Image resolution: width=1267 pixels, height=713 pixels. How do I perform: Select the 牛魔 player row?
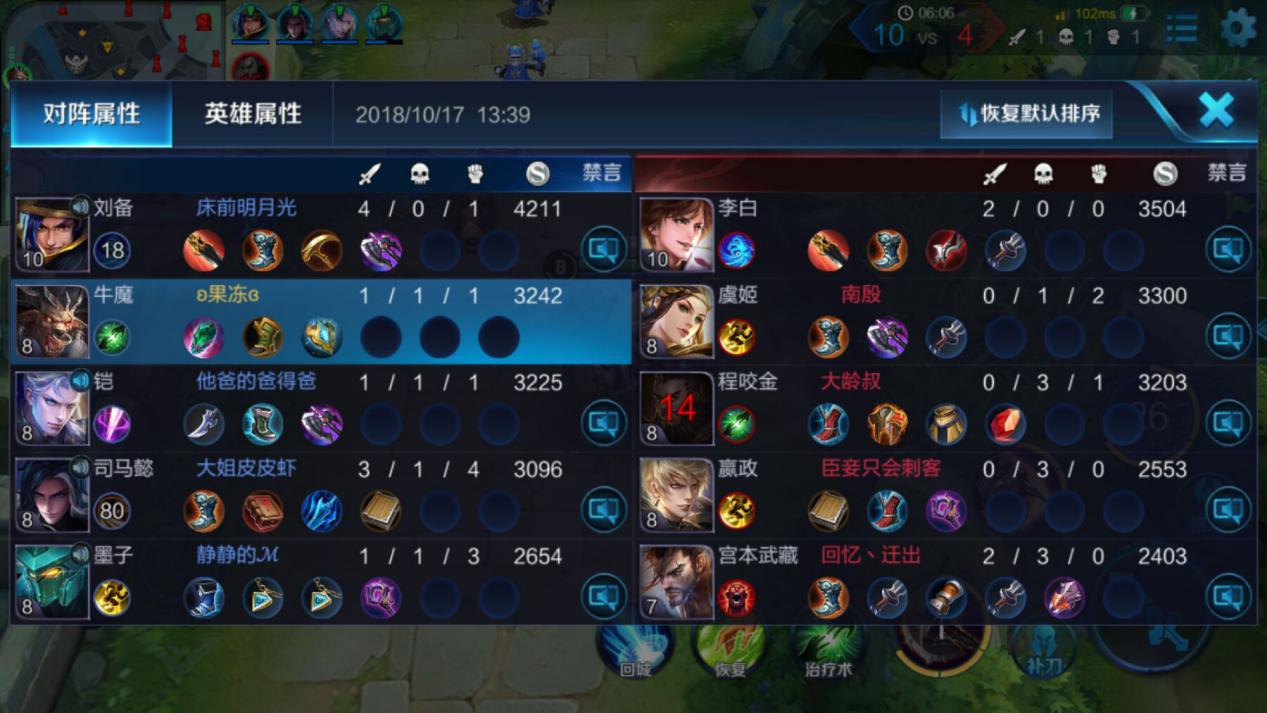click(x=320, y=322)
